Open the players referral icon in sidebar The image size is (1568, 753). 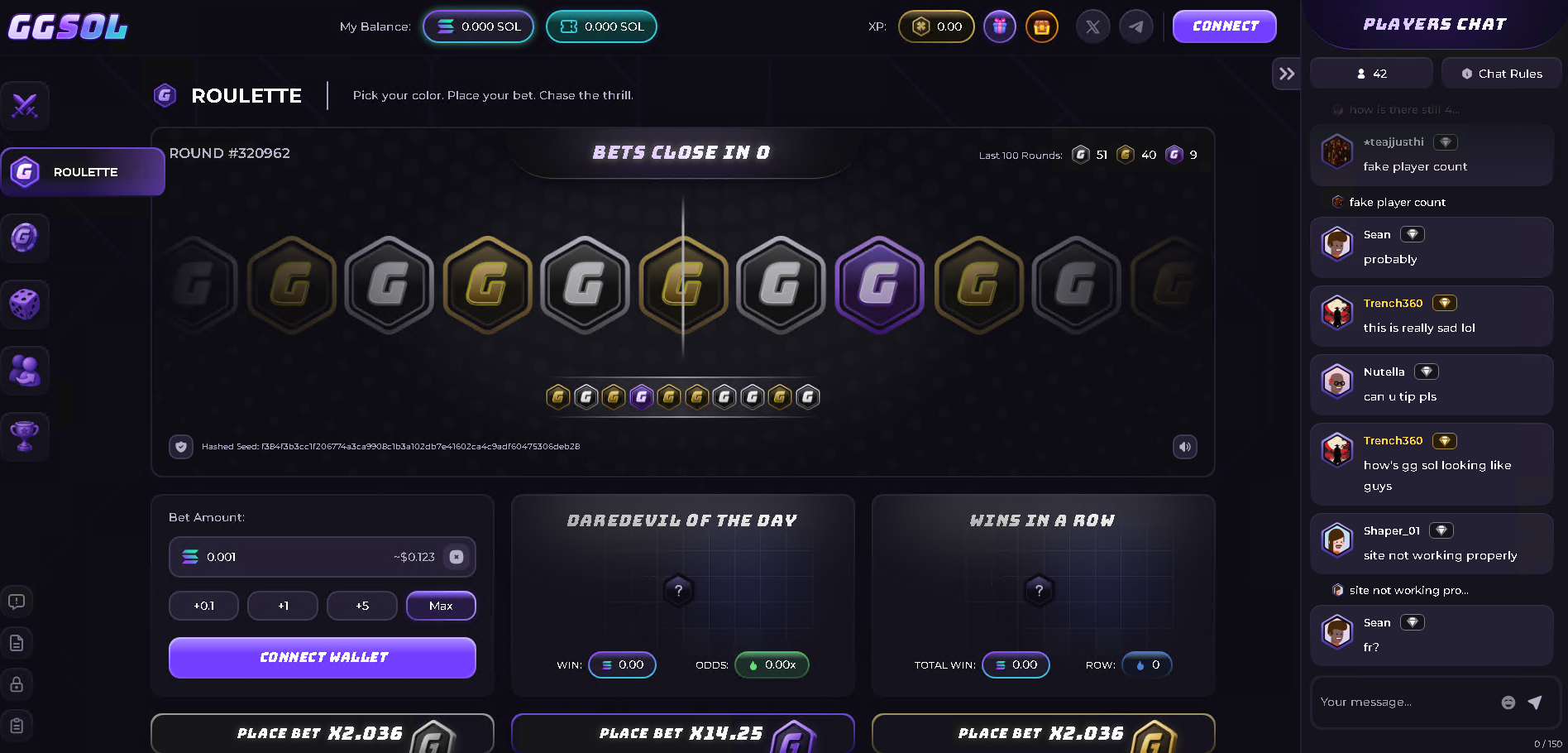click(x=25, y=371)
